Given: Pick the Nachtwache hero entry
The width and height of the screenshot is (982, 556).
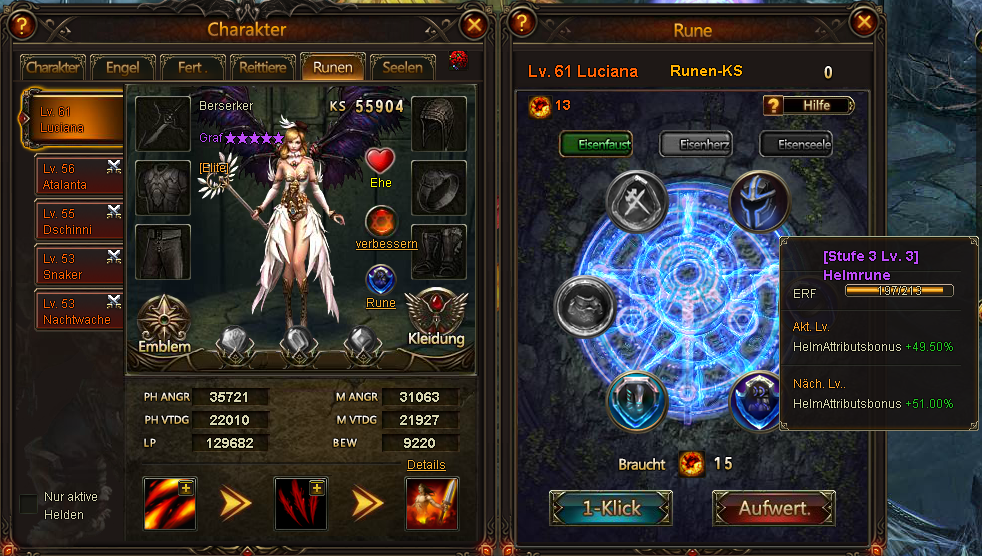Looking at the screenshot, I should (77, 311).
